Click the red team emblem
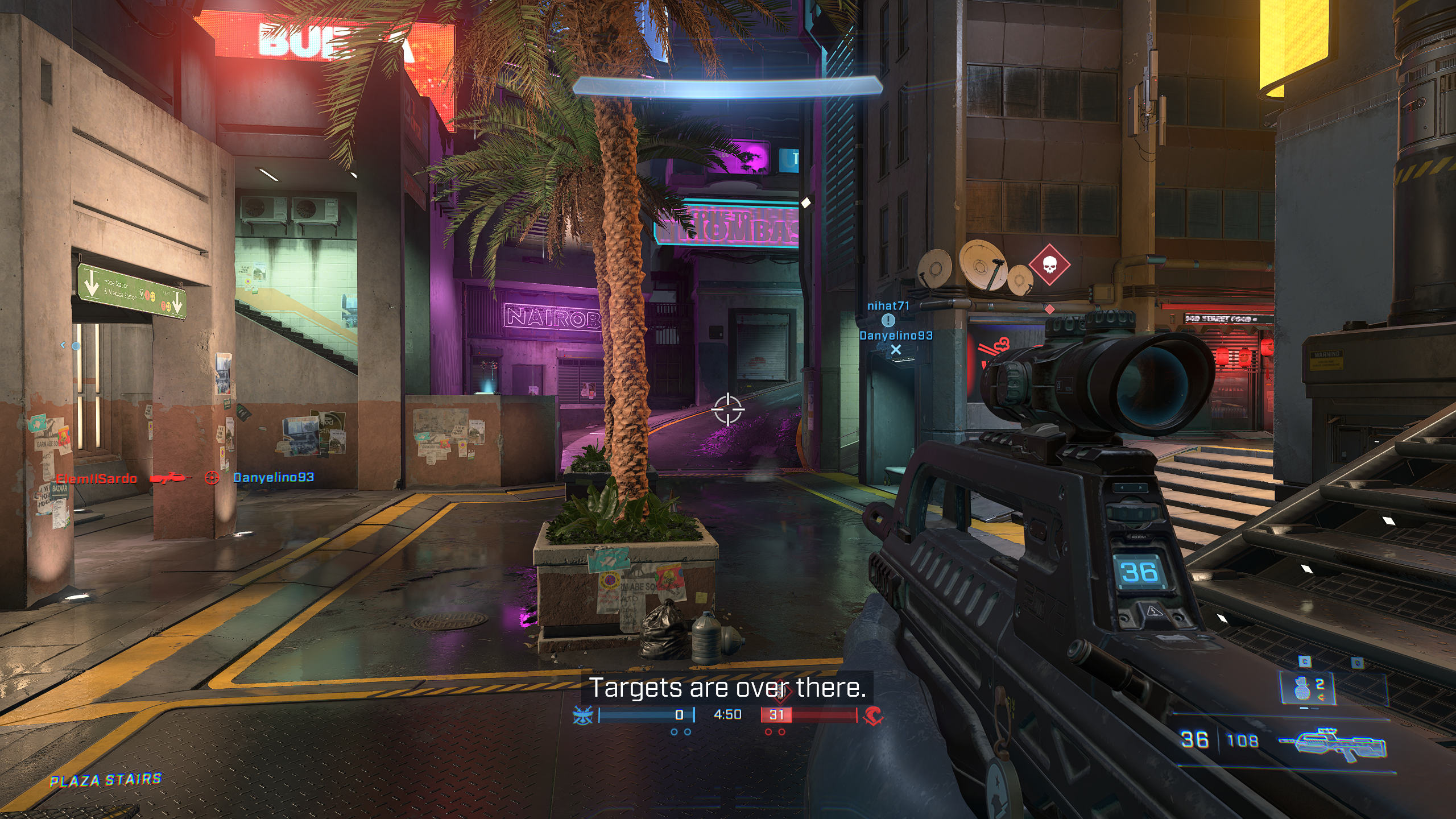Viewport: 1456px width, 819px height. (873, 715)
